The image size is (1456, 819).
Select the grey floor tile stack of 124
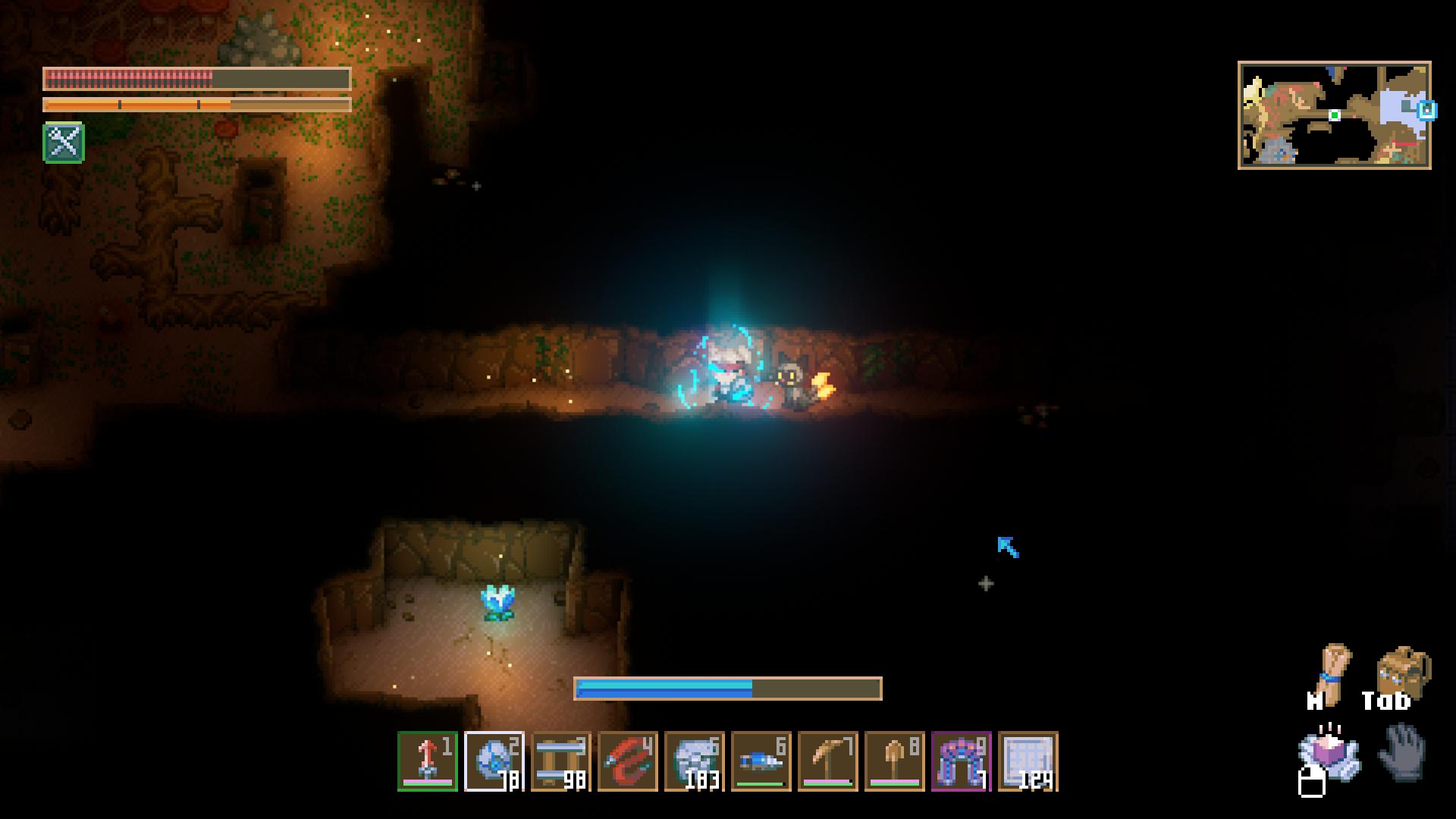1028,761
